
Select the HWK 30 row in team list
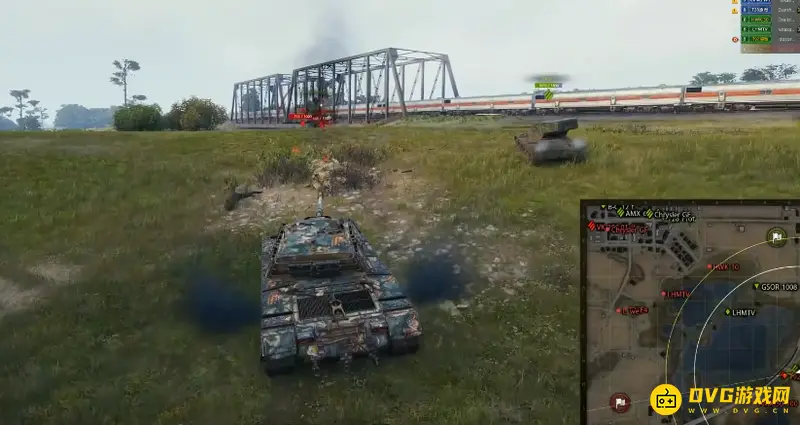757,19
